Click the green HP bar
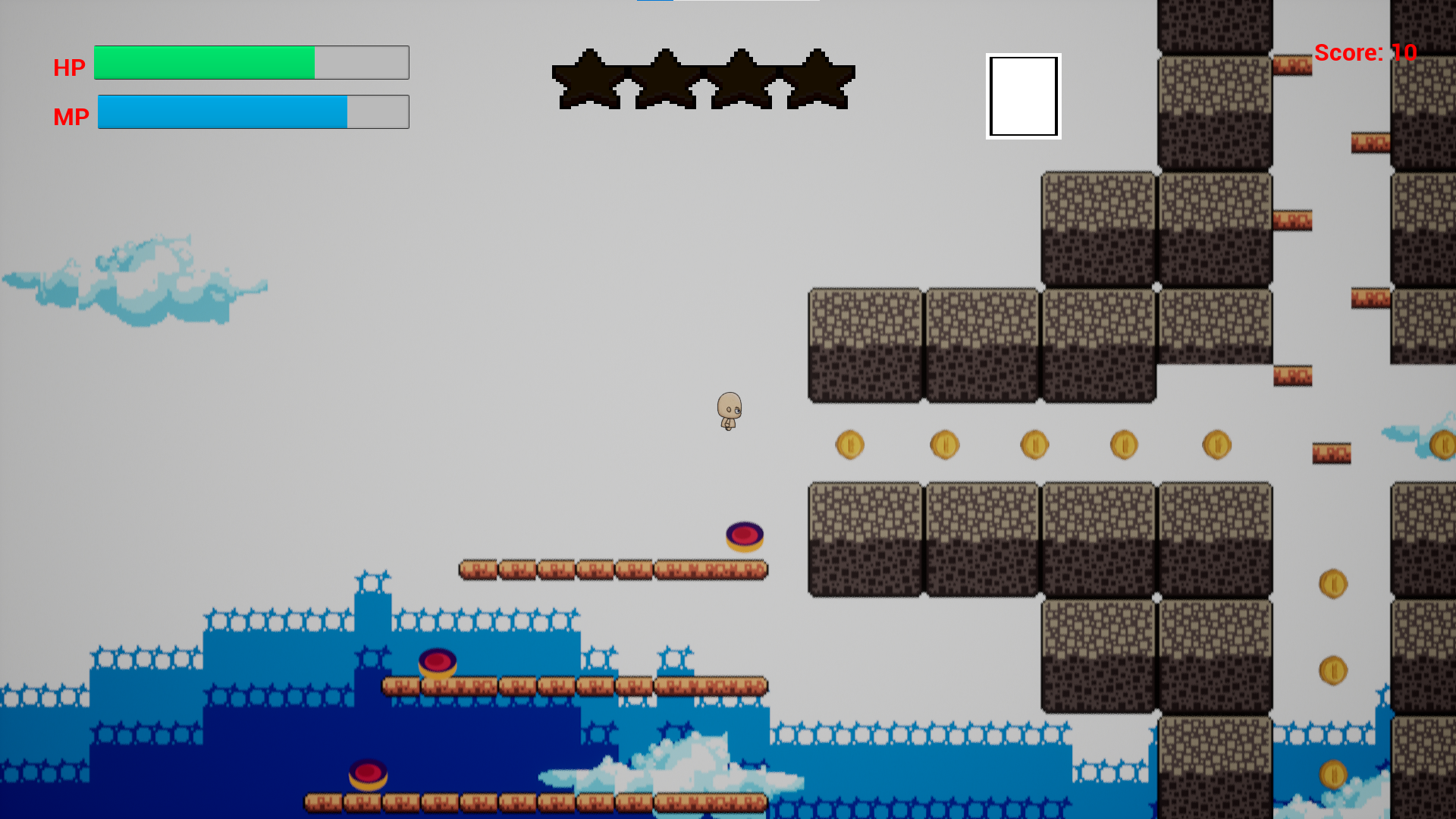Image resolution: width=1456 pixels, height=819 pixels. pyautogui.click(x=205, y=62)
